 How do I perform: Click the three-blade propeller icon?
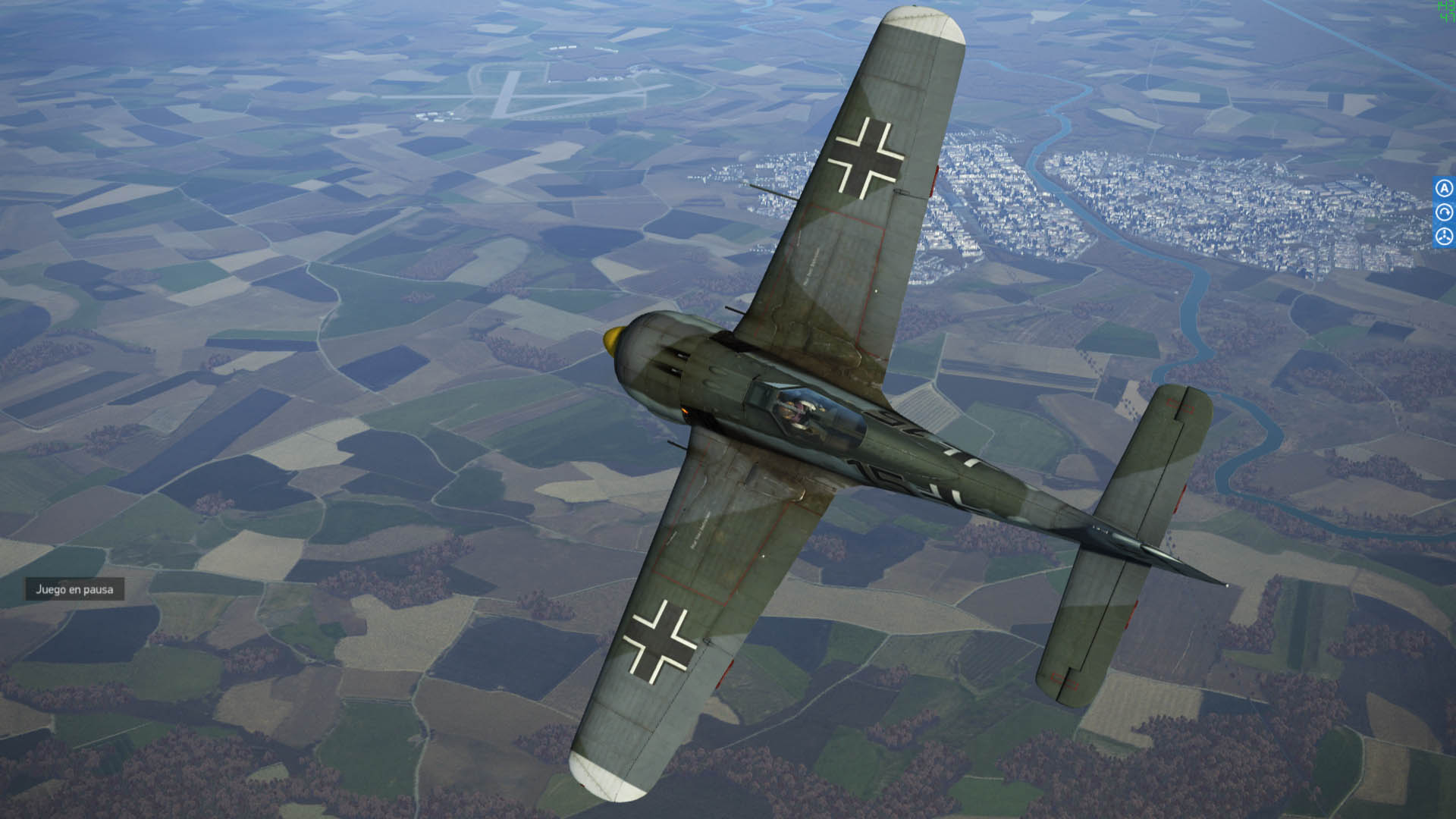[1444, 237]
